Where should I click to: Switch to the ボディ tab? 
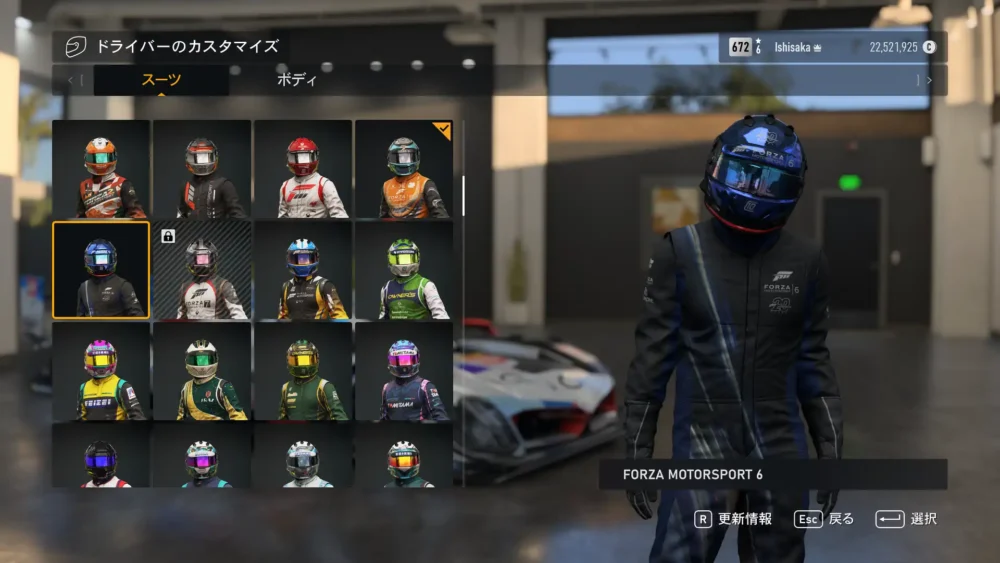point(296,80)
